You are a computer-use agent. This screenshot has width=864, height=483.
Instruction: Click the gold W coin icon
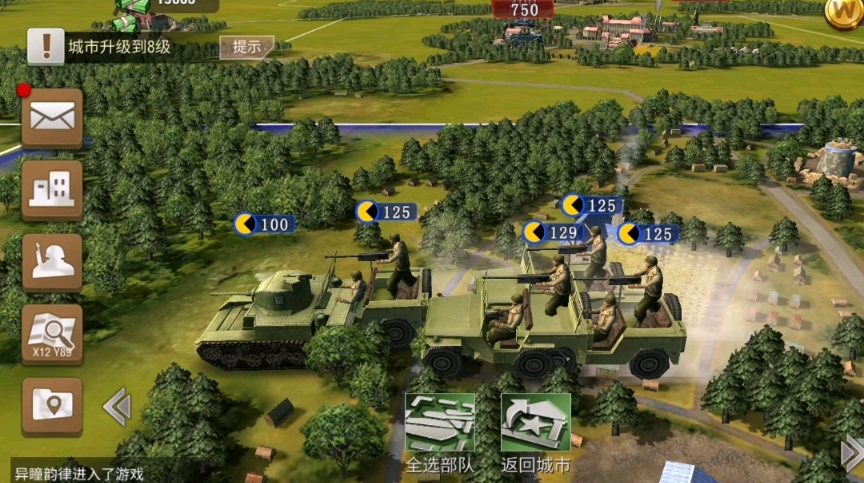pos(843,11)
